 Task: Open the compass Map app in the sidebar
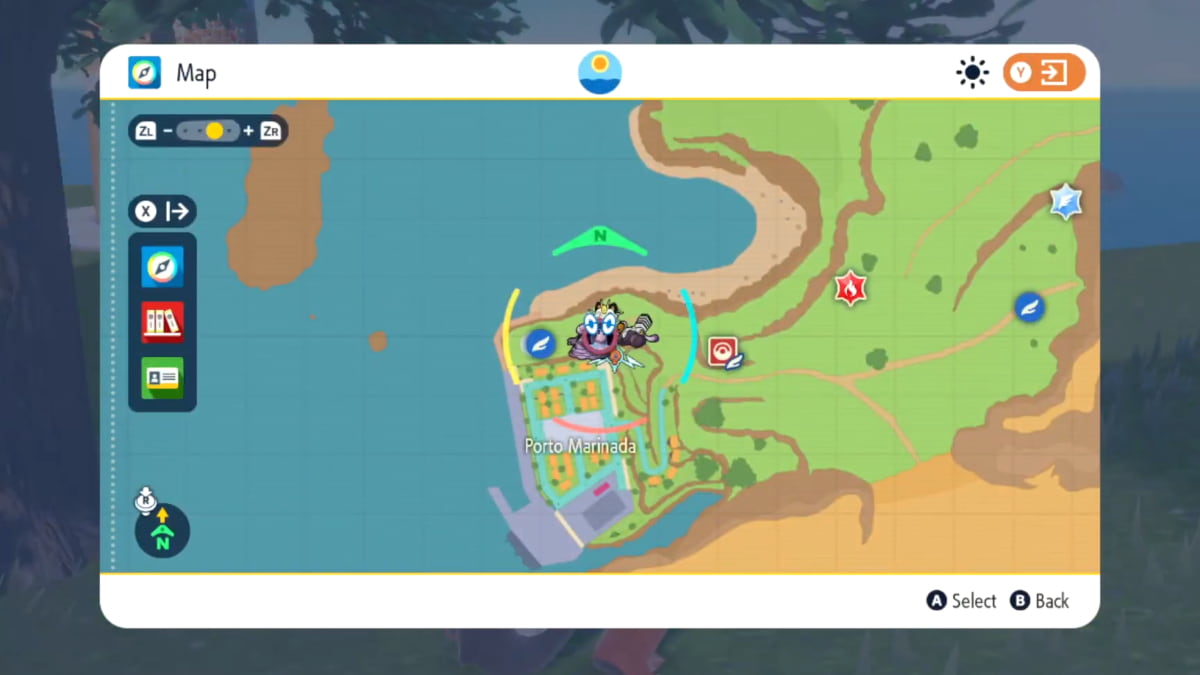(x=162, y=267)
